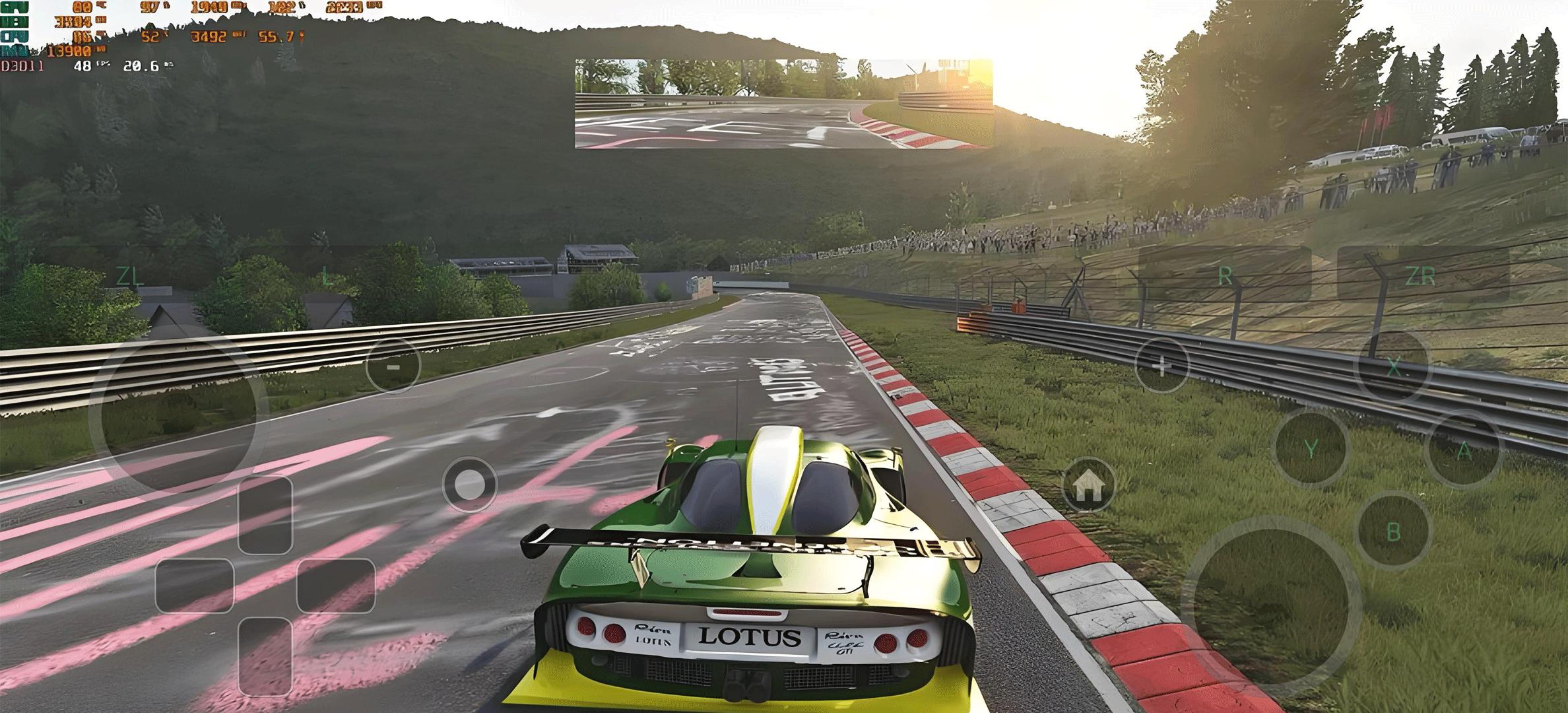Tap the D-pad left button
Viewport: 1568px width, 713px height.
[x=195, y=585]
